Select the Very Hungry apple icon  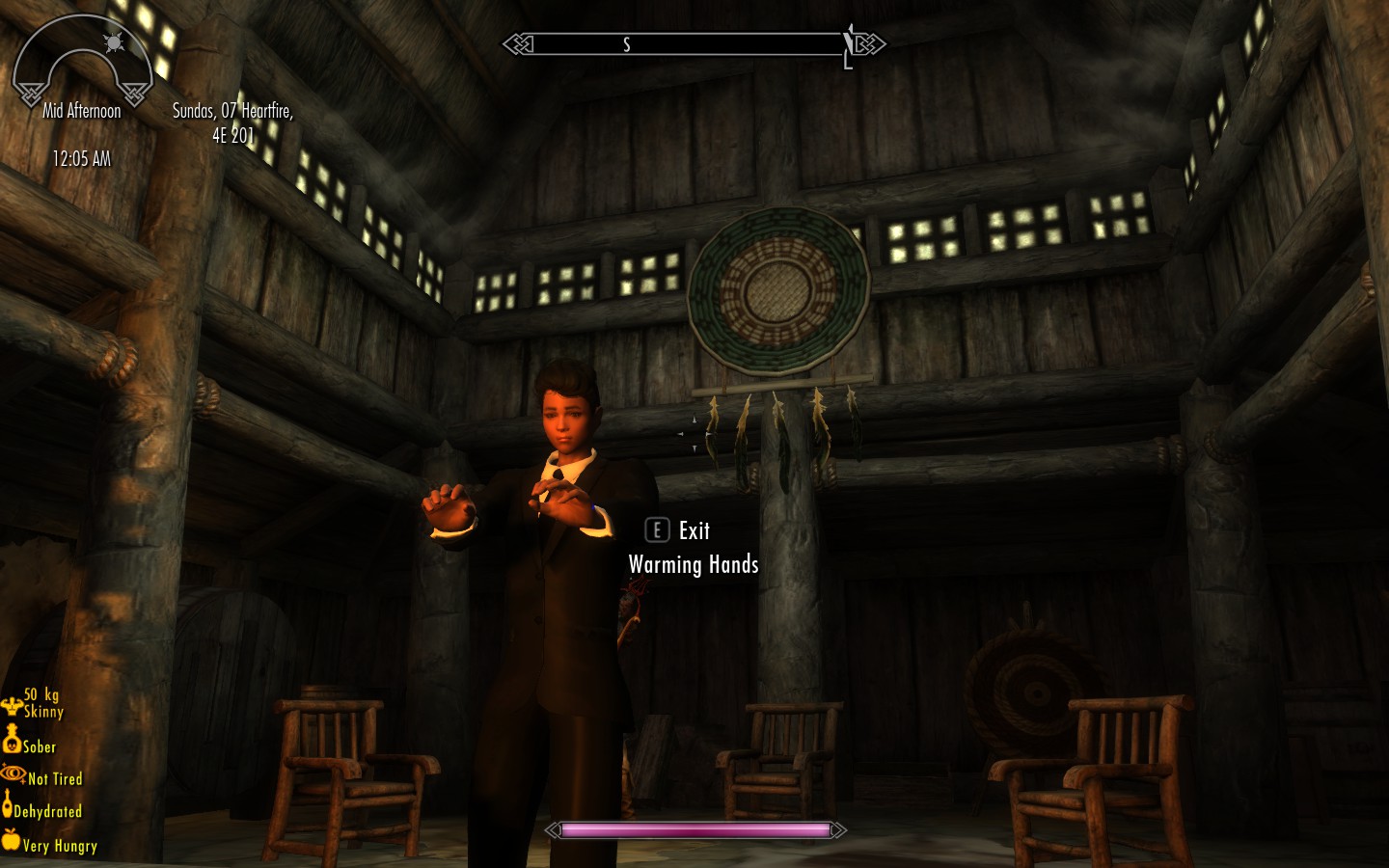tap(11, 839)
